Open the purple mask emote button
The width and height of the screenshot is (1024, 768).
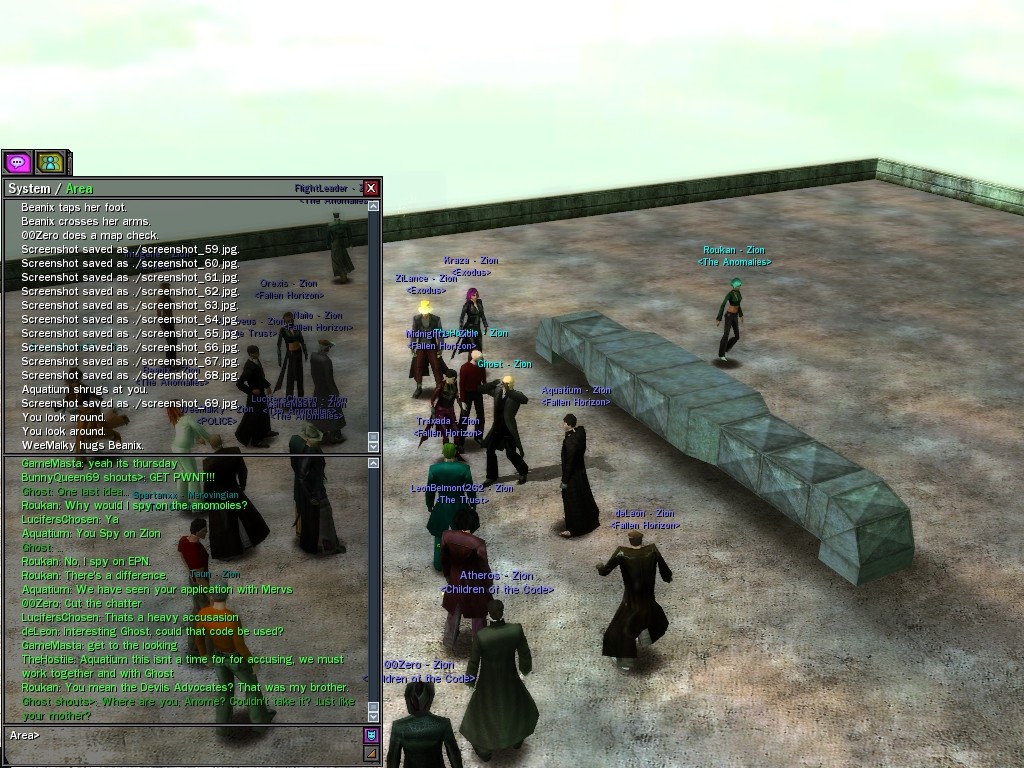[371, 735]
